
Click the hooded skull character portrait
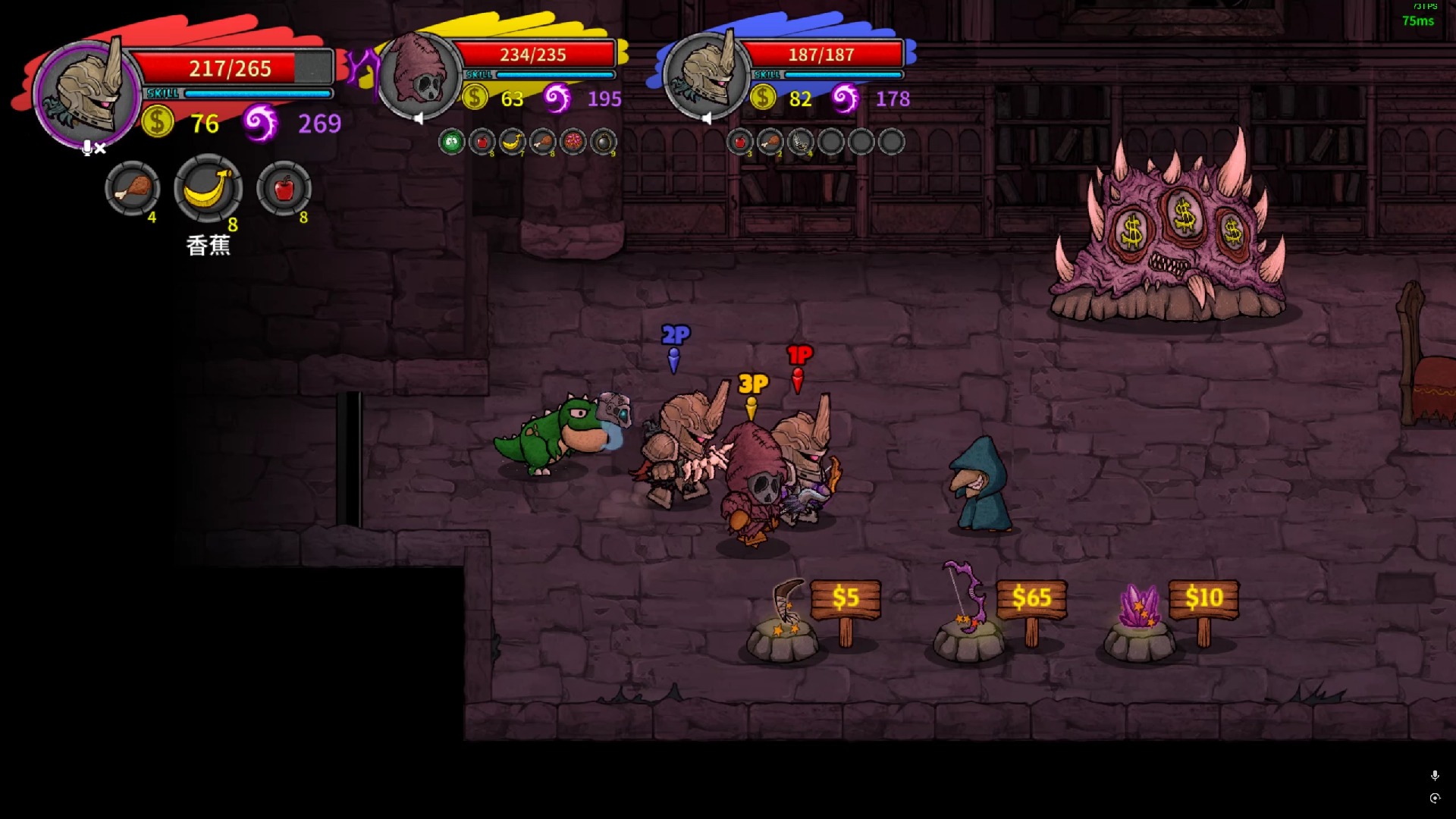pyautogui.click(x=419, y=76)
